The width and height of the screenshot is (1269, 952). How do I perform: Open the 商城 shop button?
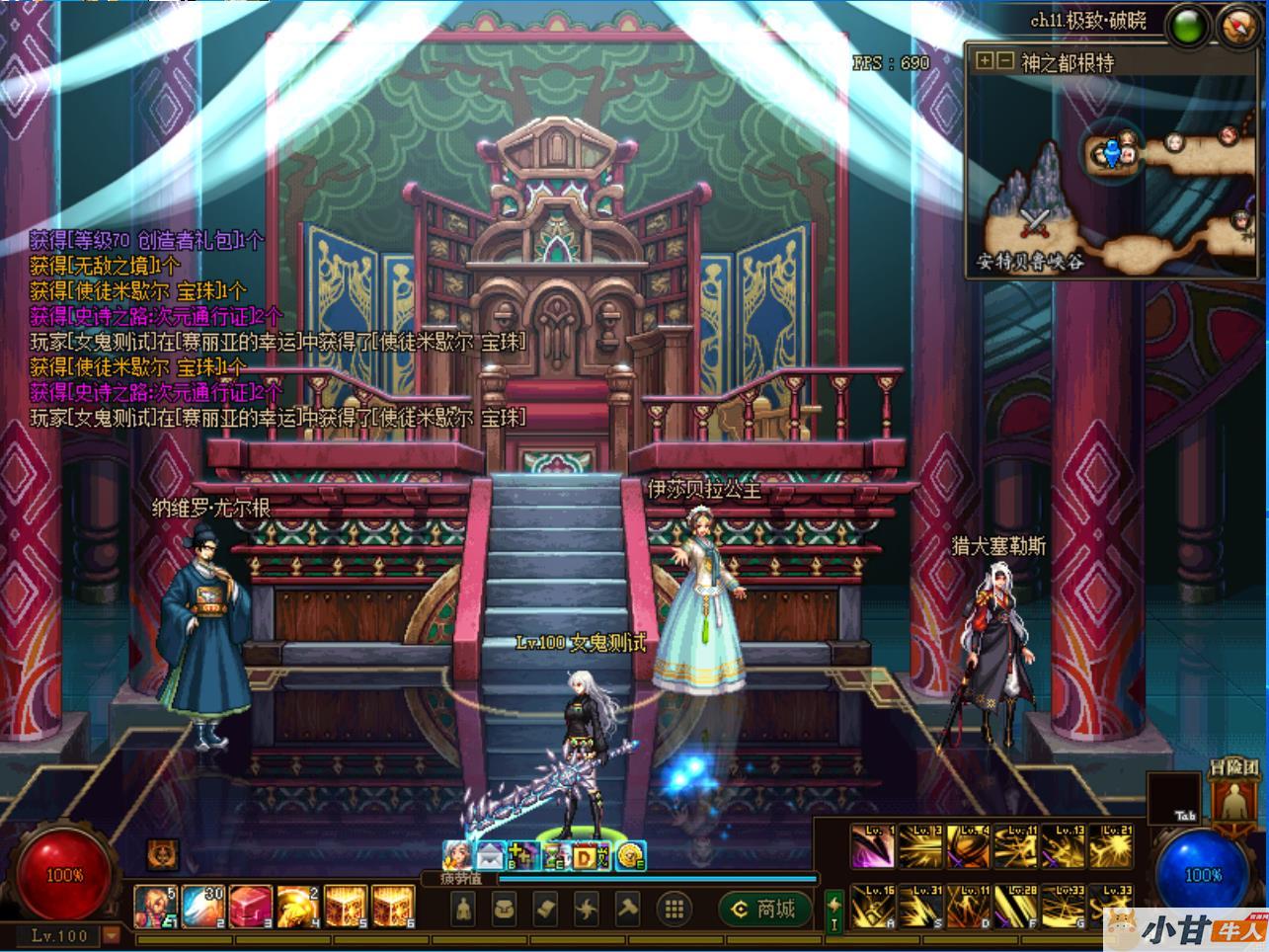pyautogui.click(x=765, y=909)
